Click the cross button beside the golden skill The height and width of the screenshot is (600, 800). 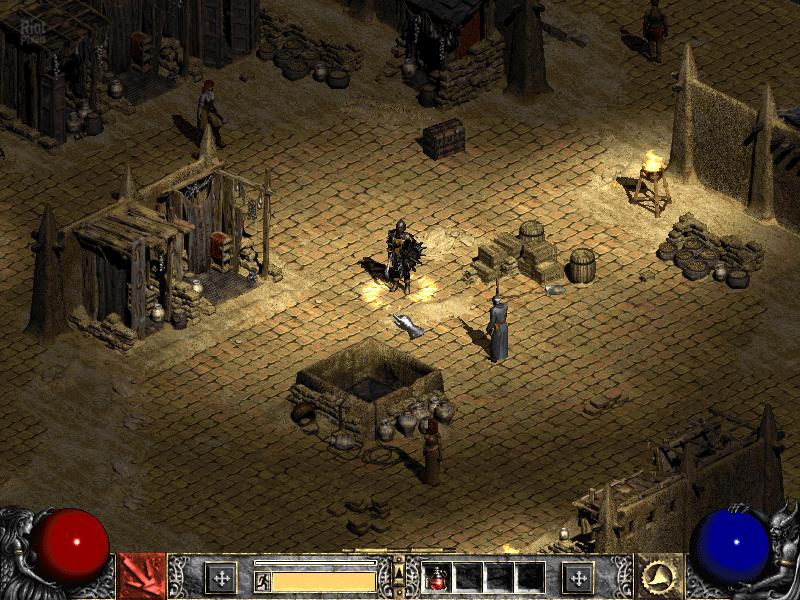click(578, 577)
